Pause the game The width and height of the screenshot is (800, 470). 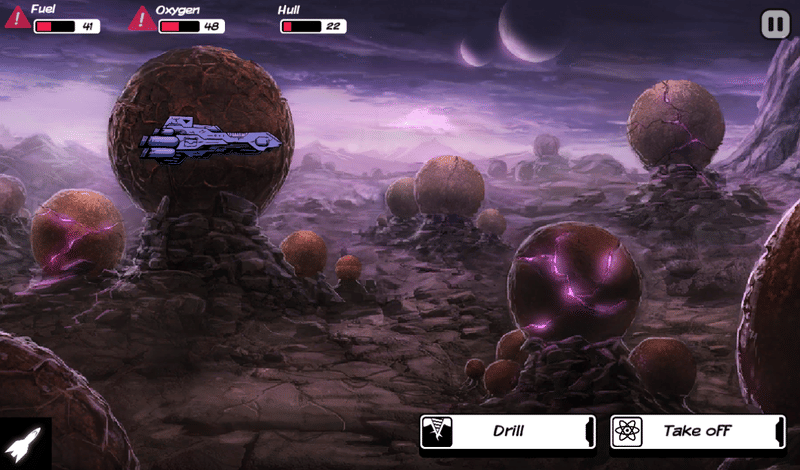(775, 24)
